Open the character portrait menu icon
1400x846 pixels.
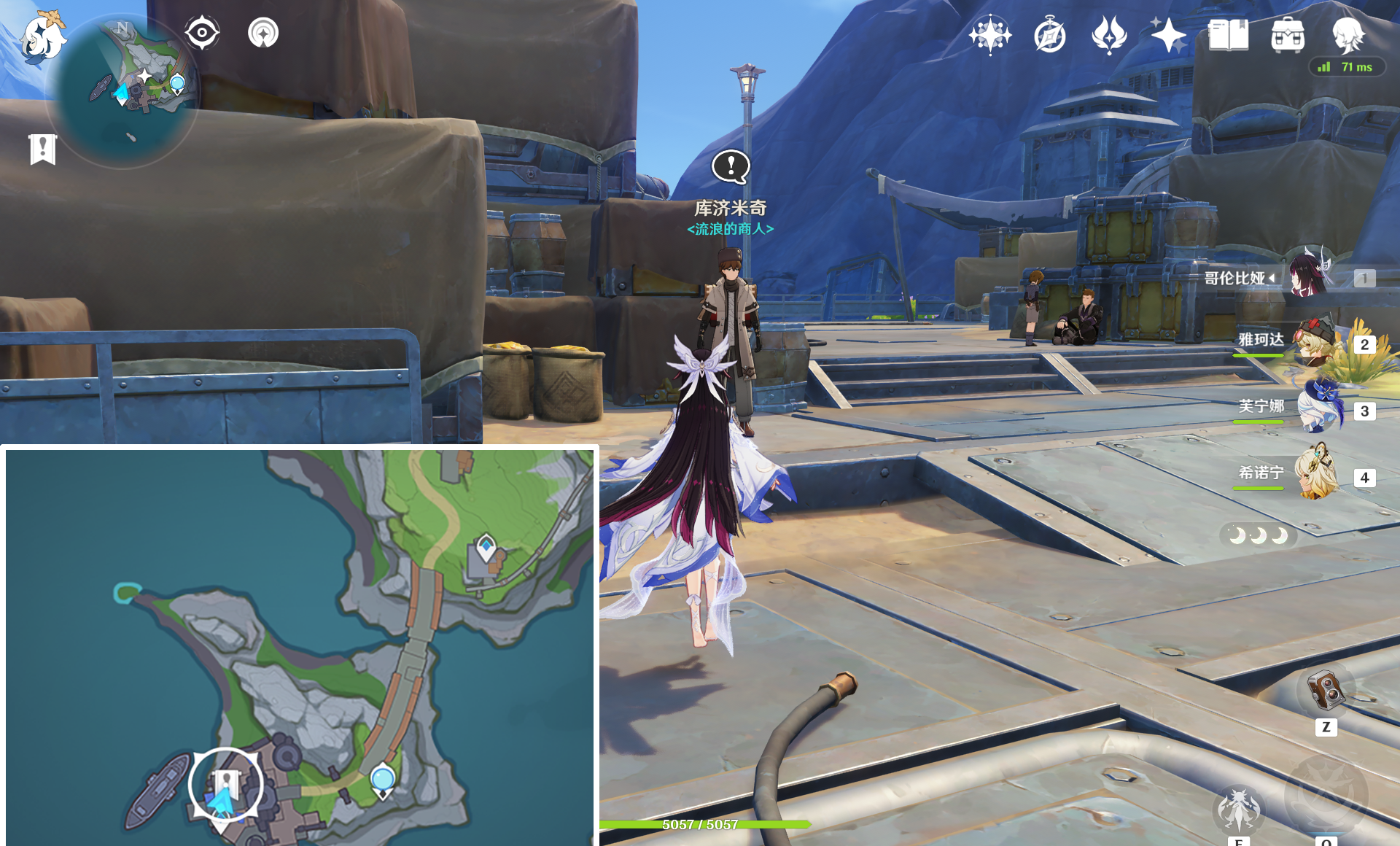tap(1347, 35)
